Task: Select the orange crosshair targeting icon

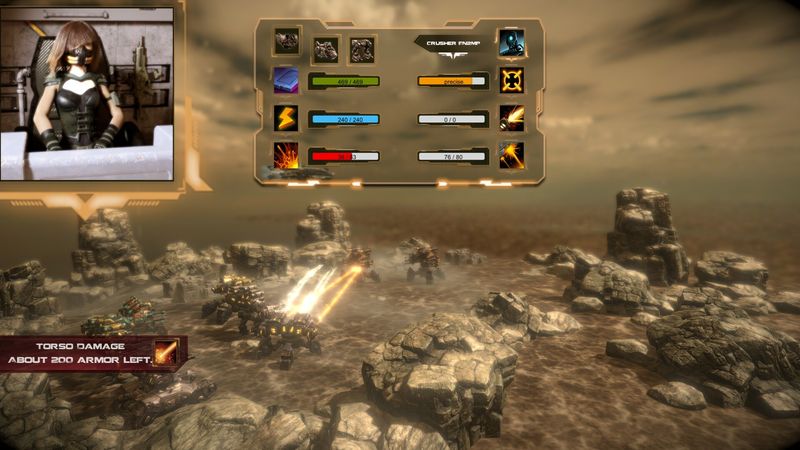Action: [512, 80]
